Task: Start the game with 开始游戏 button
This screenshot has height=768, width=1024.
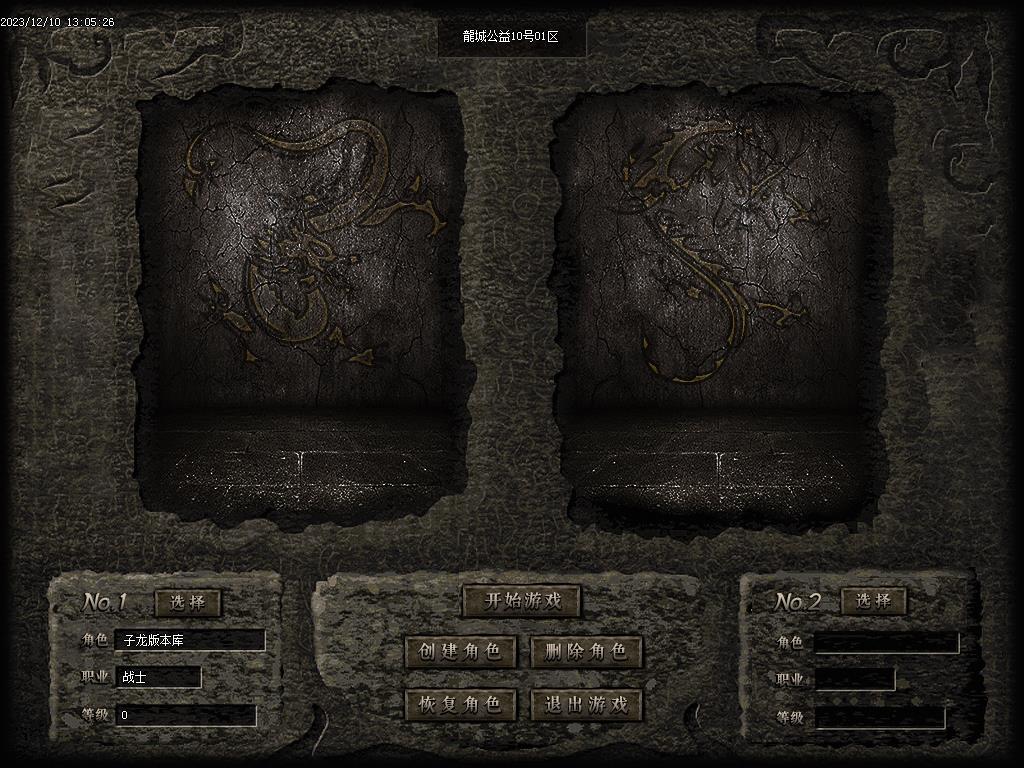Action: pos(521,601)
